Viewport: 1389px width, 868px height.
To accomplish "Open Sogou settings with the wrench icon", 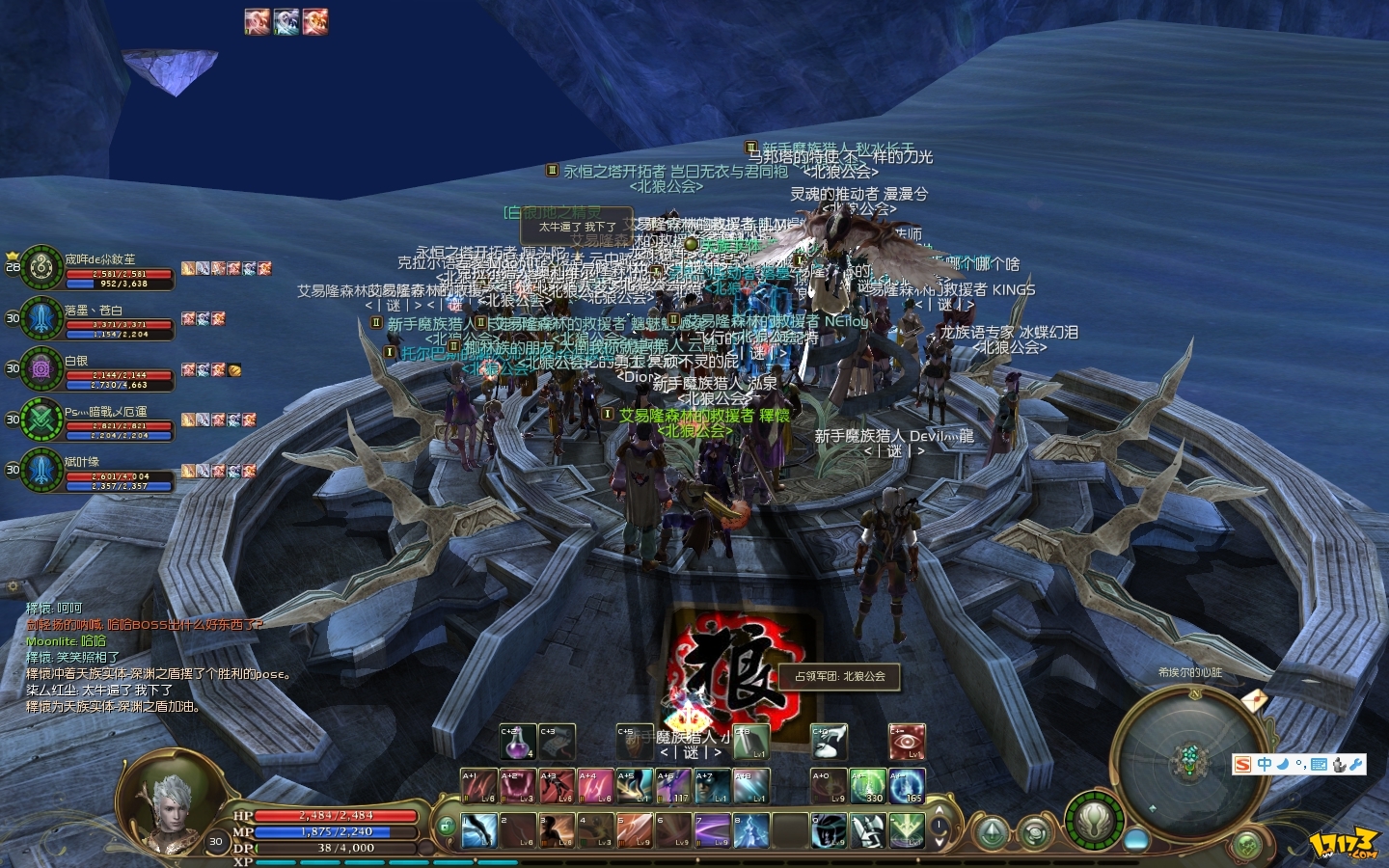I will tap(1356, 764).
